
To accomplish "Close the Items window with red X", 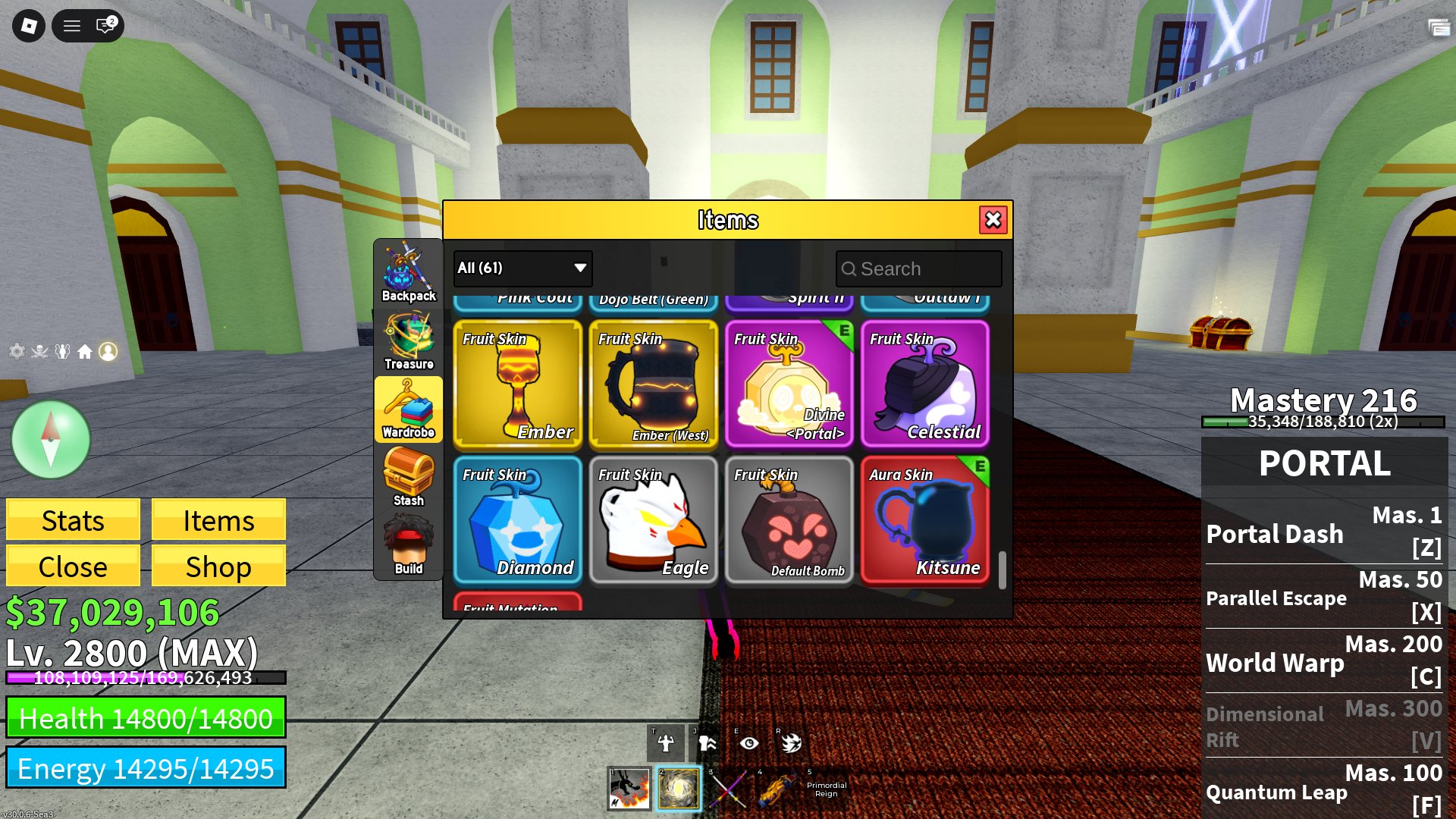I will 993,221.
